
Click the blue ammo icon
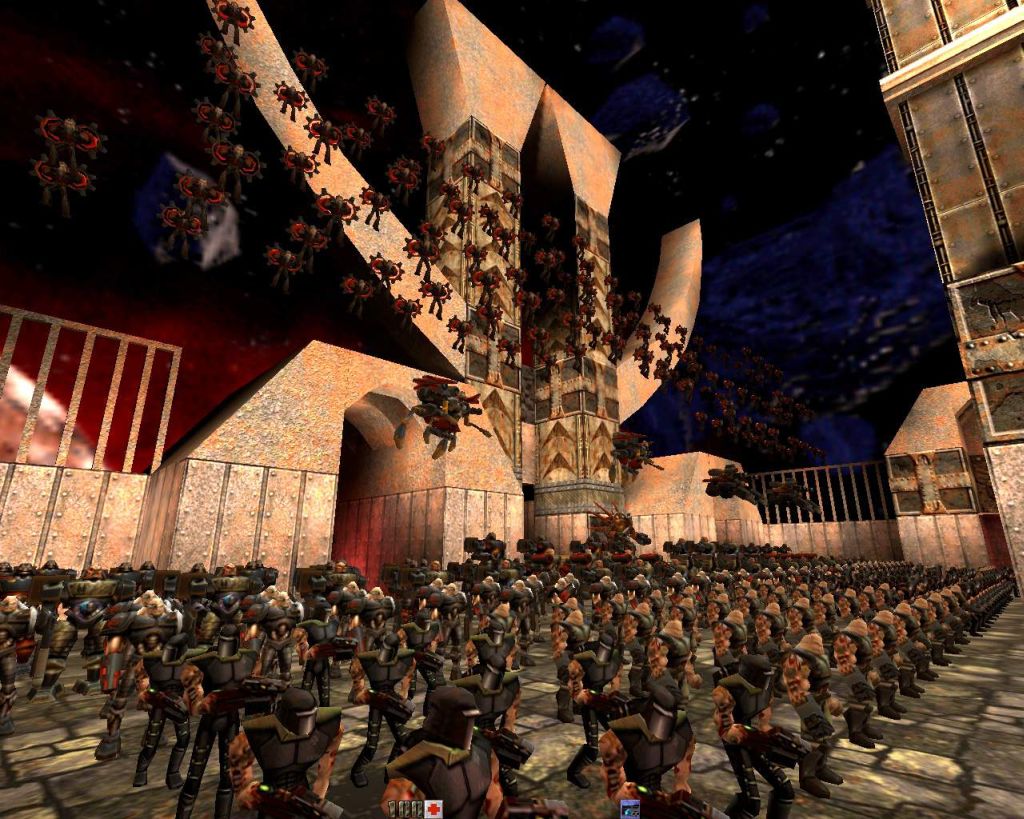coord(629,808)
